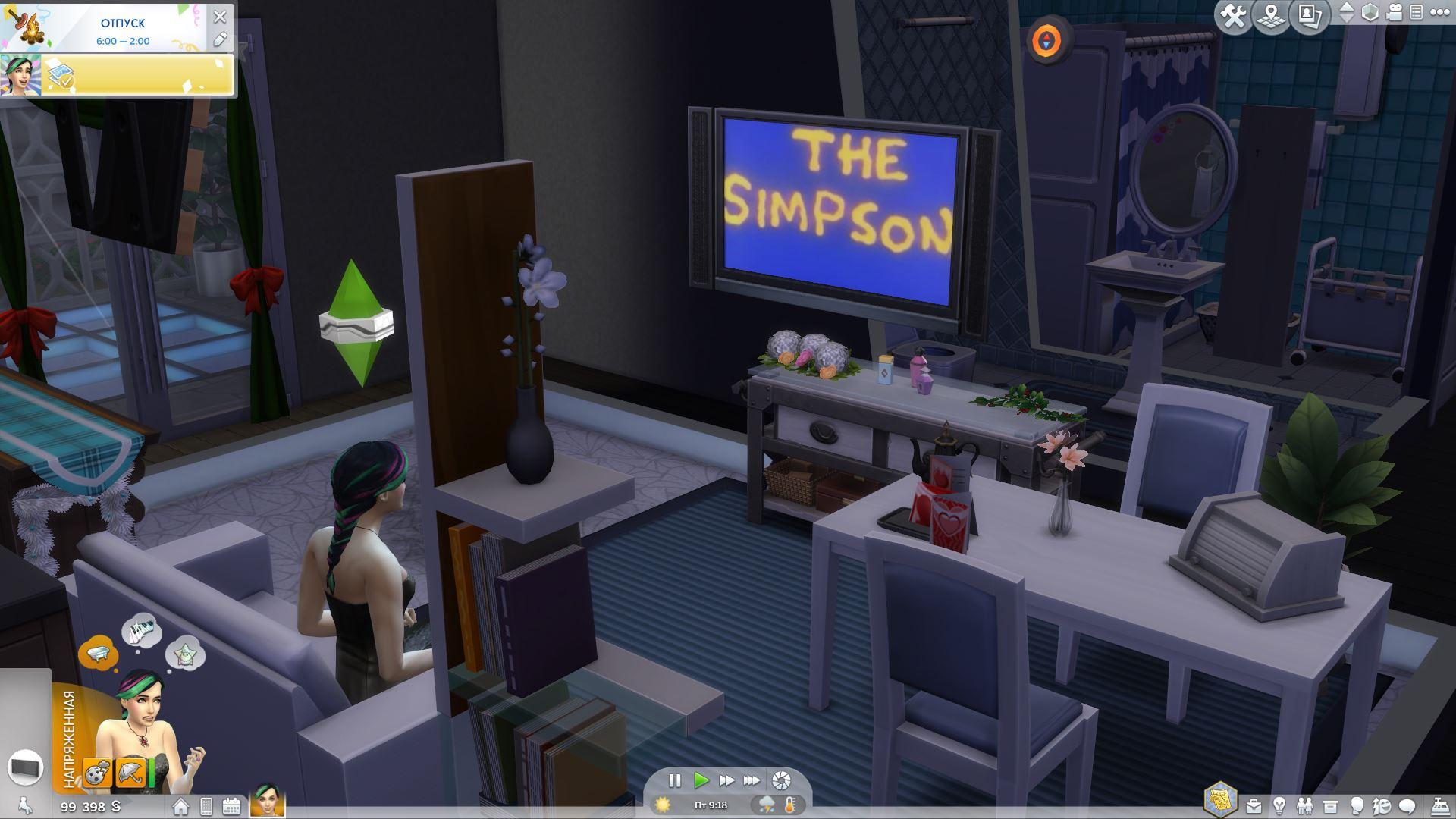Edit the holiday with the pencil icon

click(220, 39)
